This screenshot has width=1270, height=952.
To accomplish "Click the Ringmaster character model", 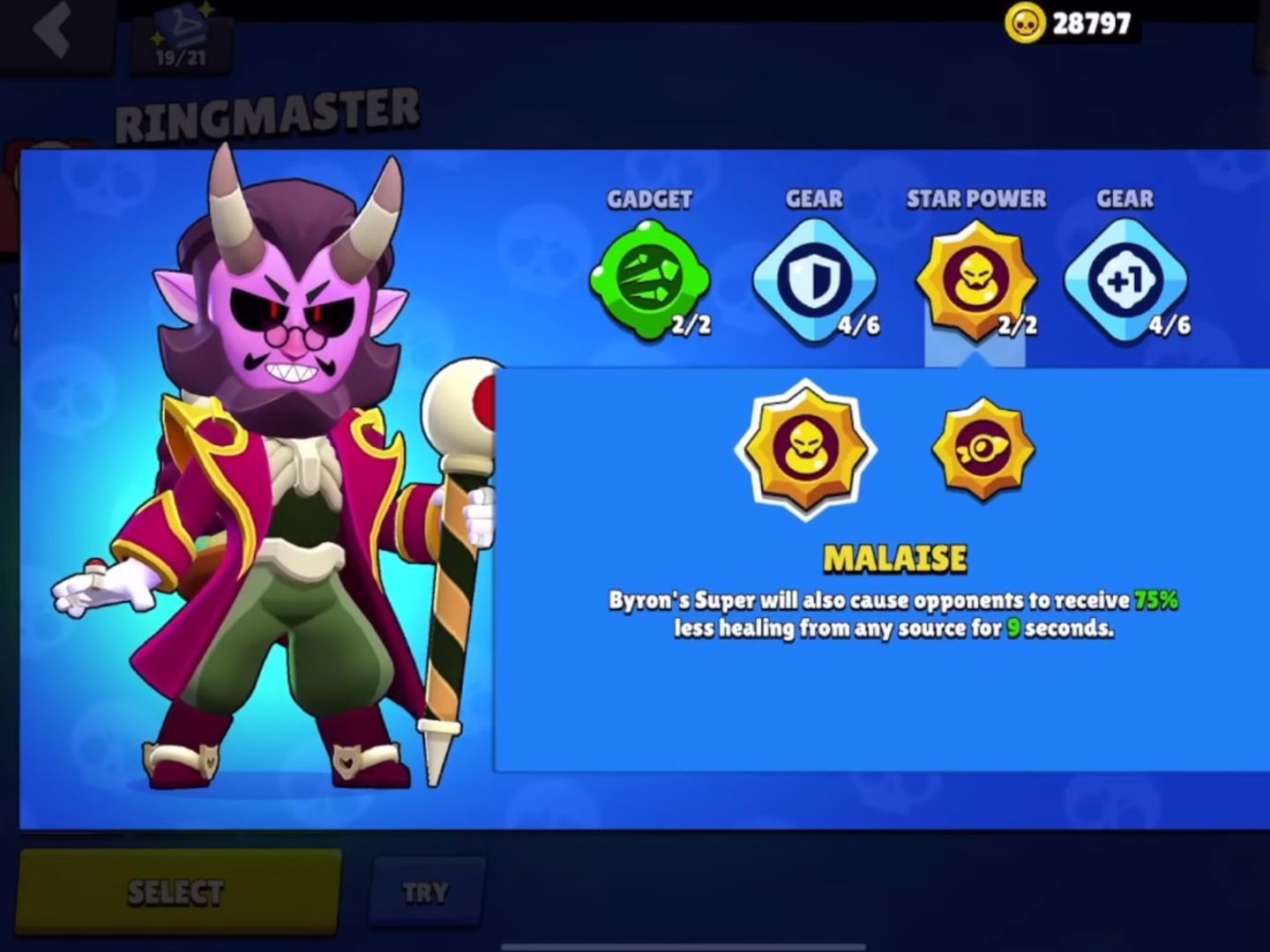I will 291,485.
